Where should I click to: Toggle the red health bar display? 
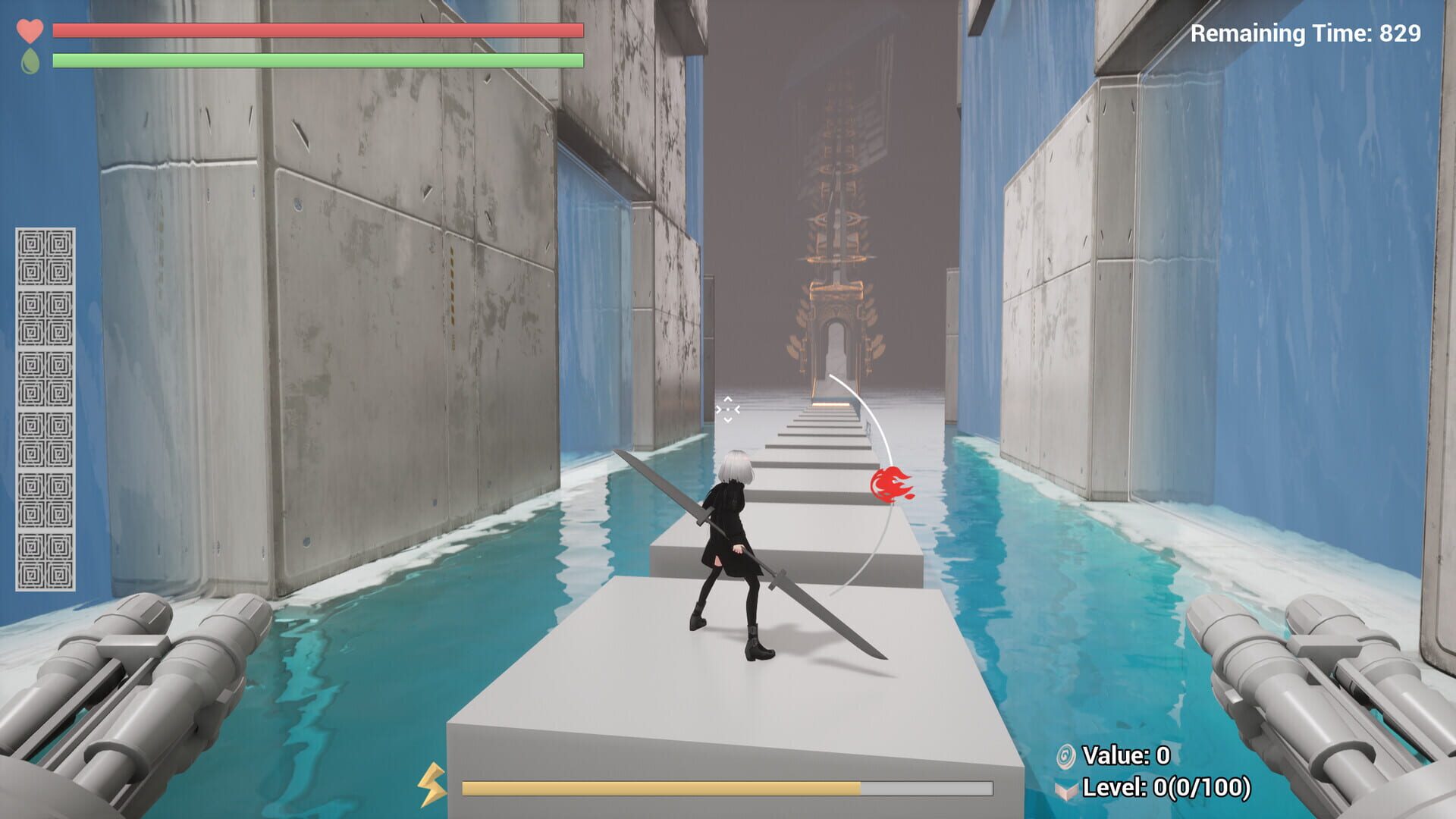tap(316, 31)
